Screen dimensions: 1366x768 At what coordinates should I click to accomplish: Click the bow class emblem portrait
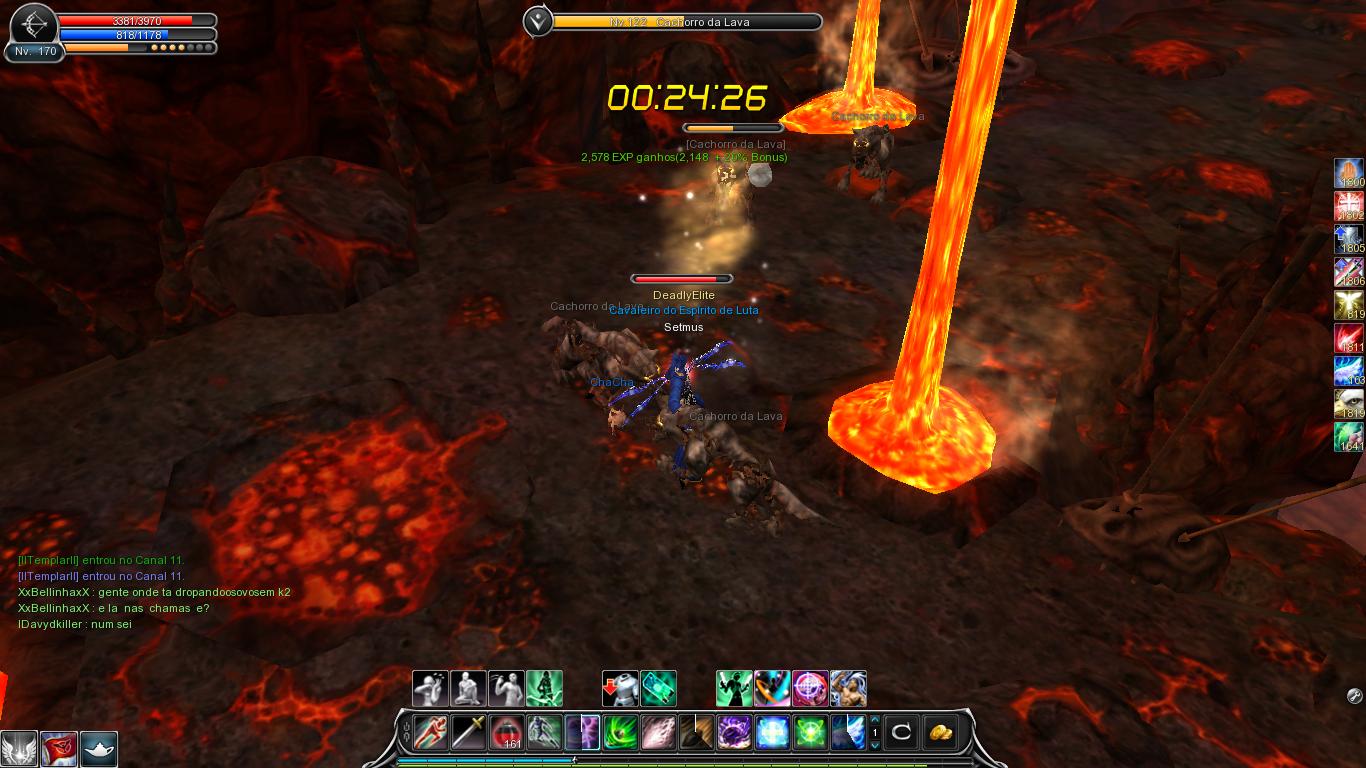click(33, 22)
